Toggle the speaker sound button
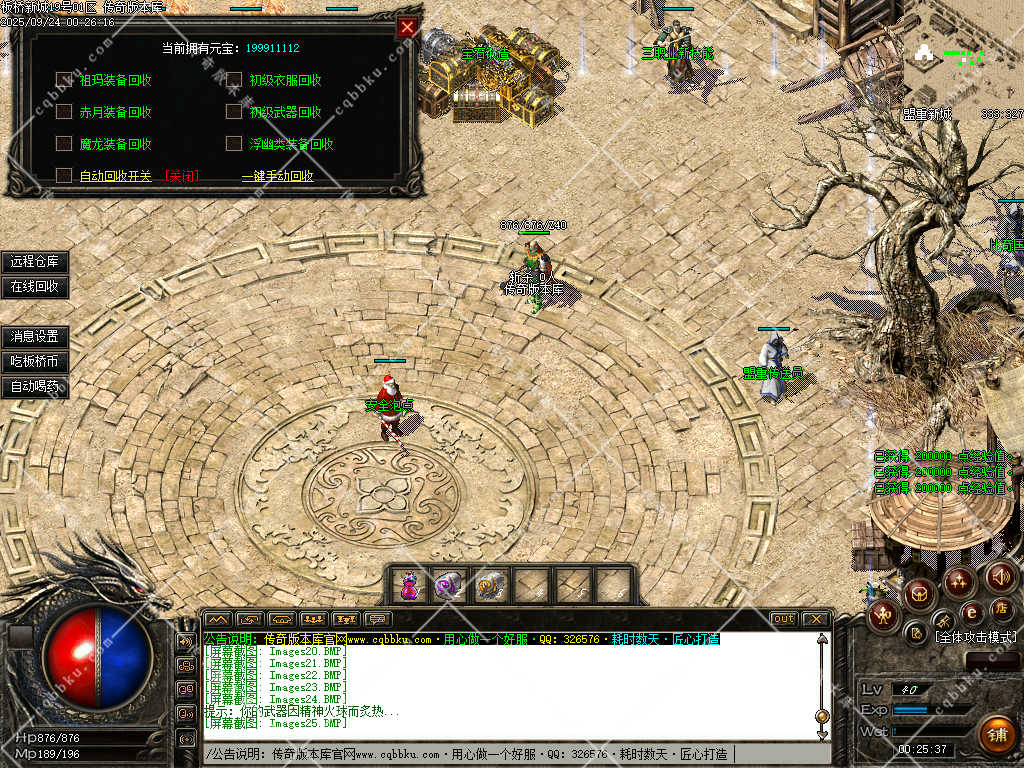 [x=1001, y=576]
